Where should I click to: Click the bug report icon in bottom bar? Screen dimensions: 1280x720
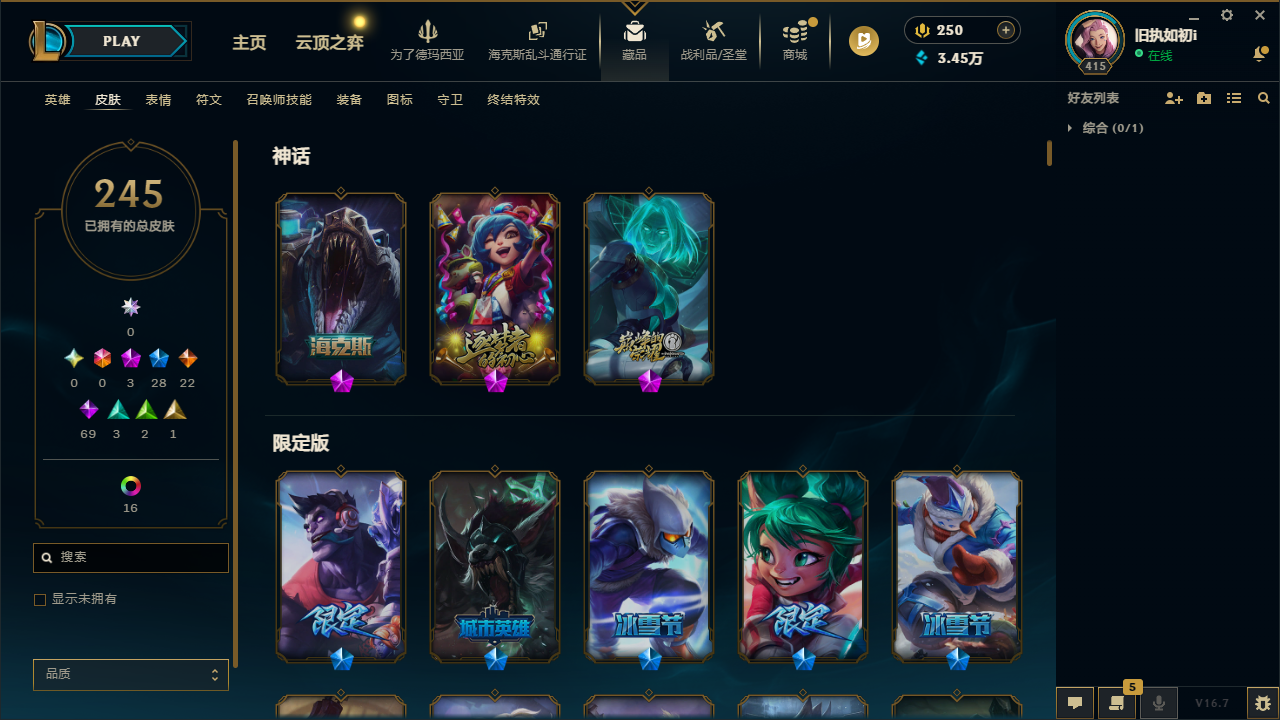click(x=1260, y=702)
